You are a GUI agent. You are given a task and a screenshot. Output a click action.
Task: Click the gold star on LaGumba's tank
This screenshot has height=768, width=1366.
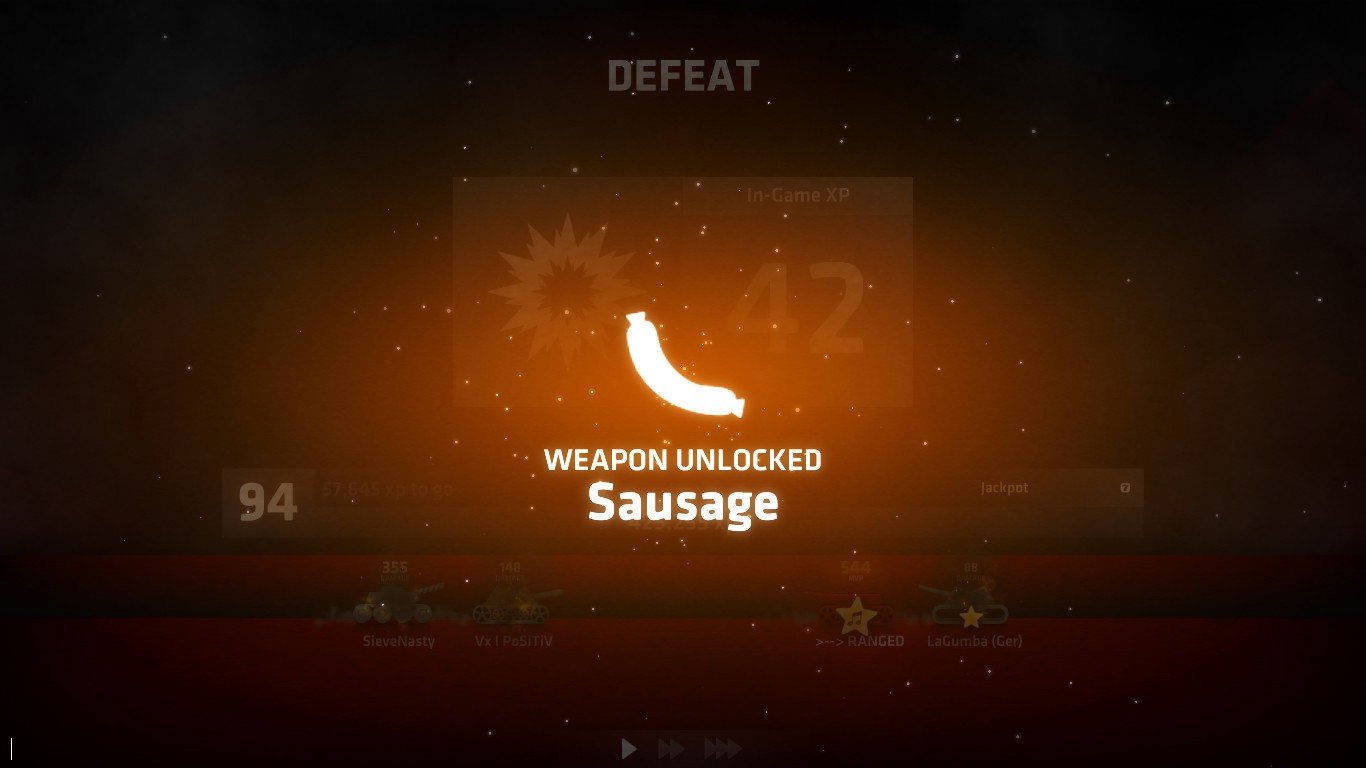click(x=970, y=616)
